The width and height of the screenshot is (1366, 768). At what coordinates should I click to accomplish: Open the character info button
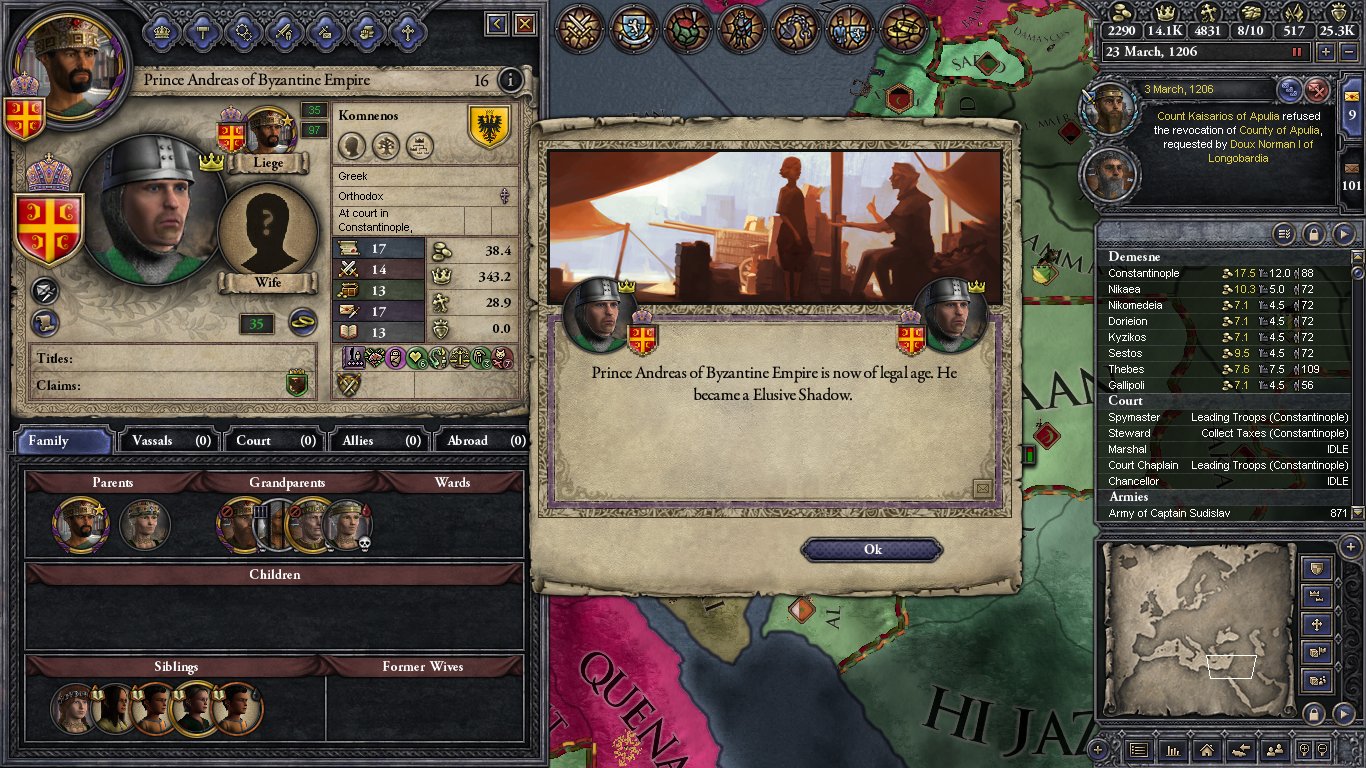[x=510, y=80]
